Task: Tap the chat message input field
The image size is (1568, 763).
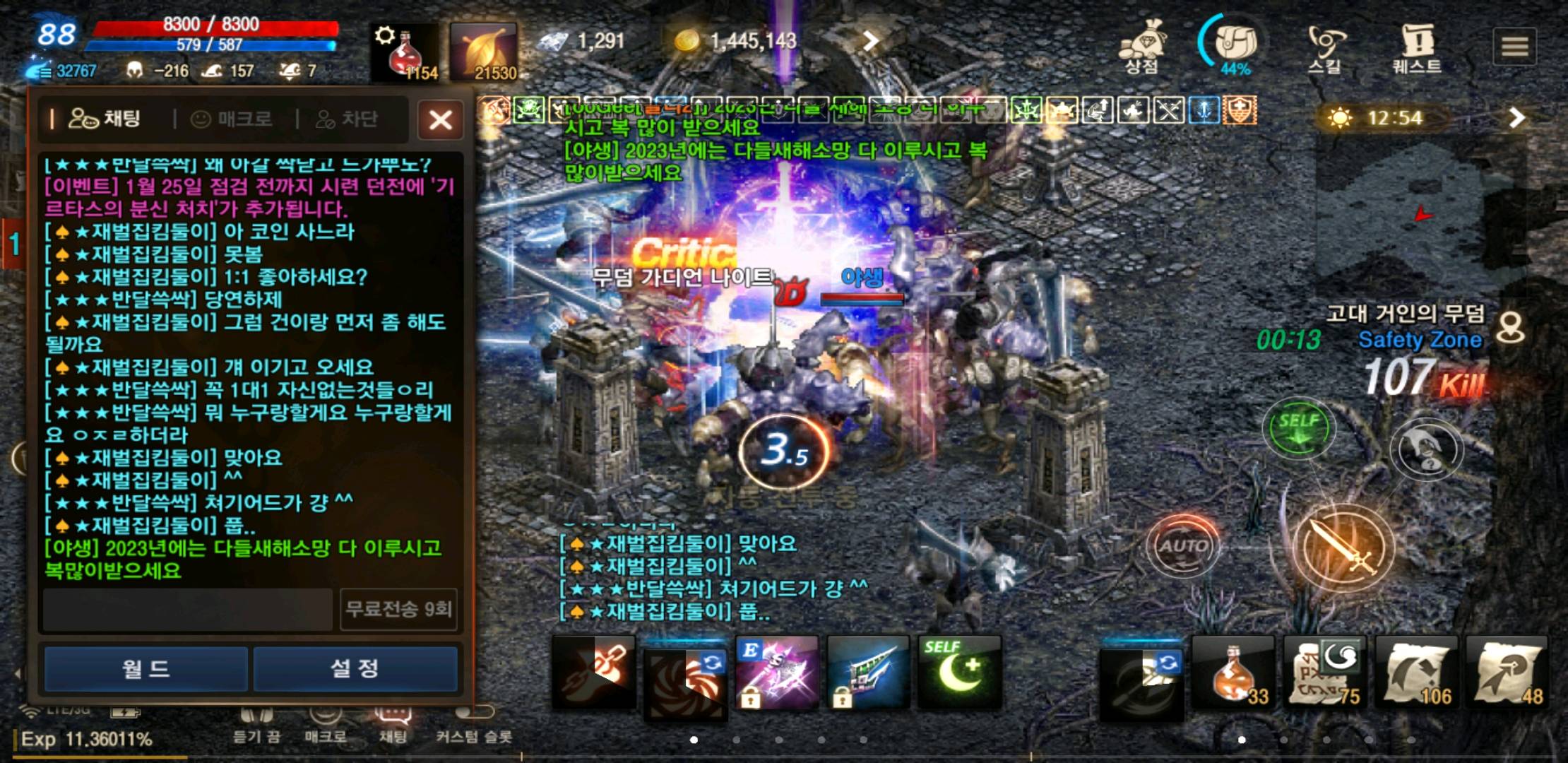Action: (187, 609)
